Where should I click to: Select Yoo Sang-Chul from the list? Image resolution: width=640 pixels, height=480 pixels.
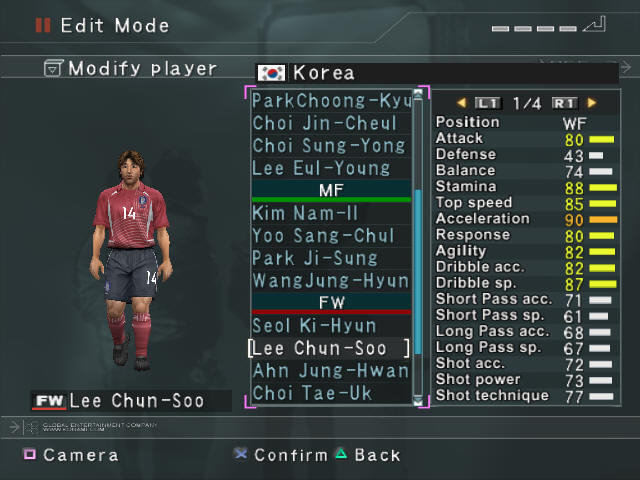pos(323,236)
